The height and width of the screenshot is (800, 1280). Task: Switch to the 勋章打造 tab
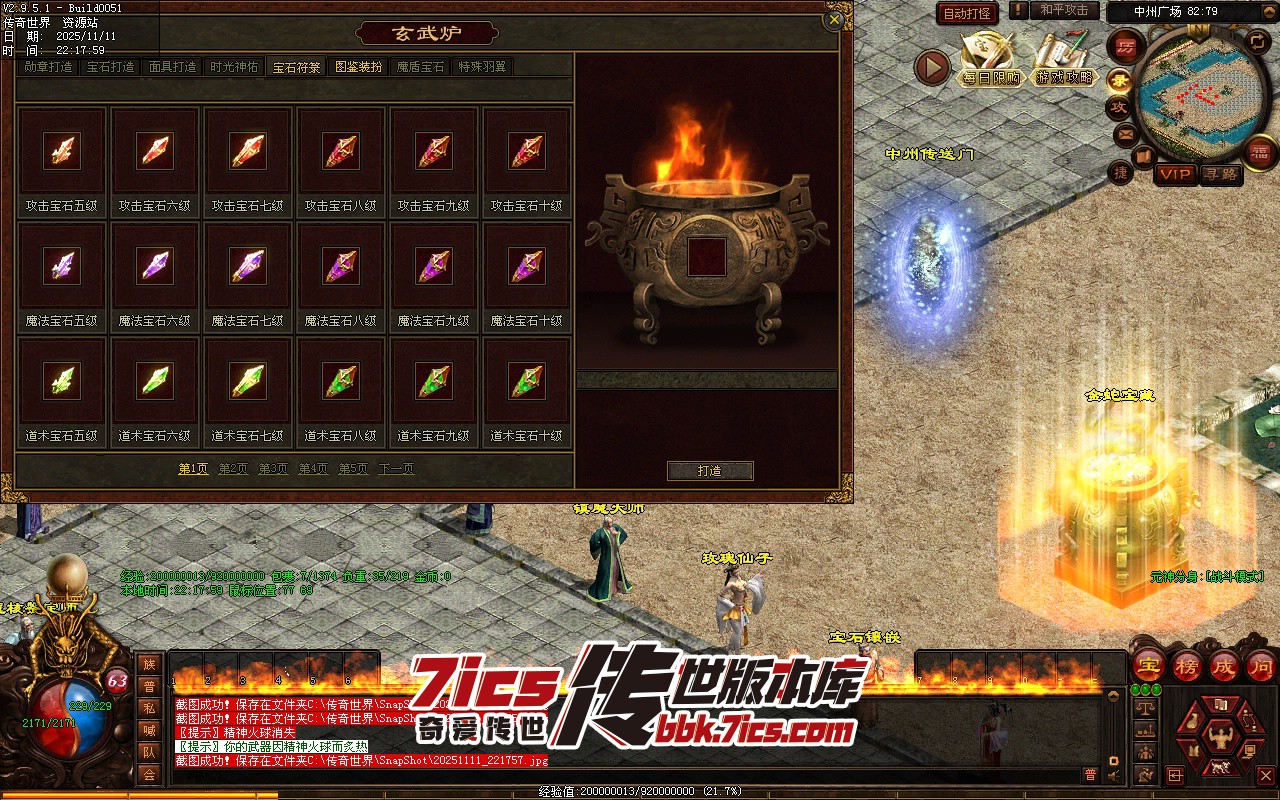49,68
